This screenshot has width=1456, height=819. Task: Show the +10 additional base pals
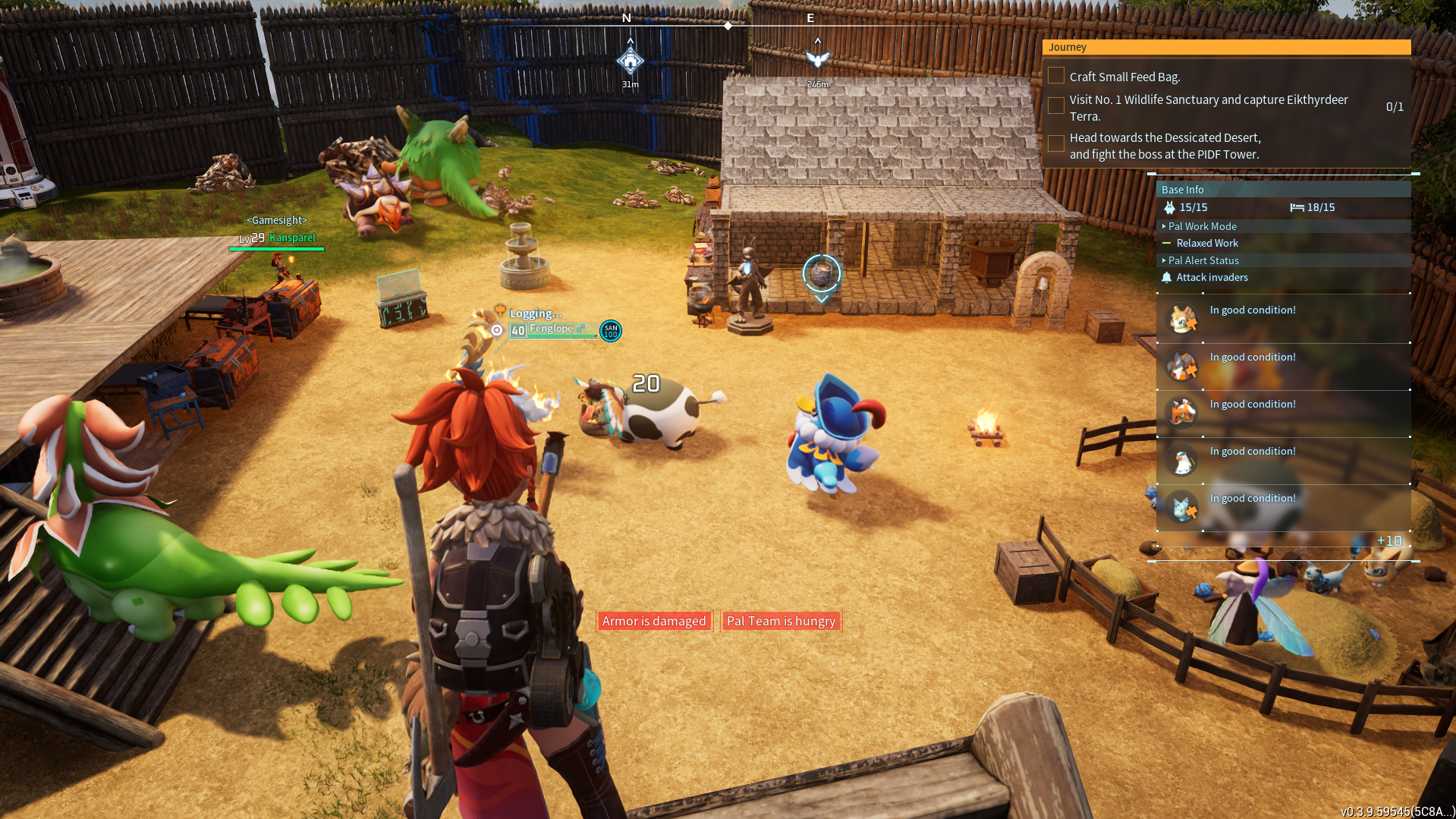(x=1388, y=540)
